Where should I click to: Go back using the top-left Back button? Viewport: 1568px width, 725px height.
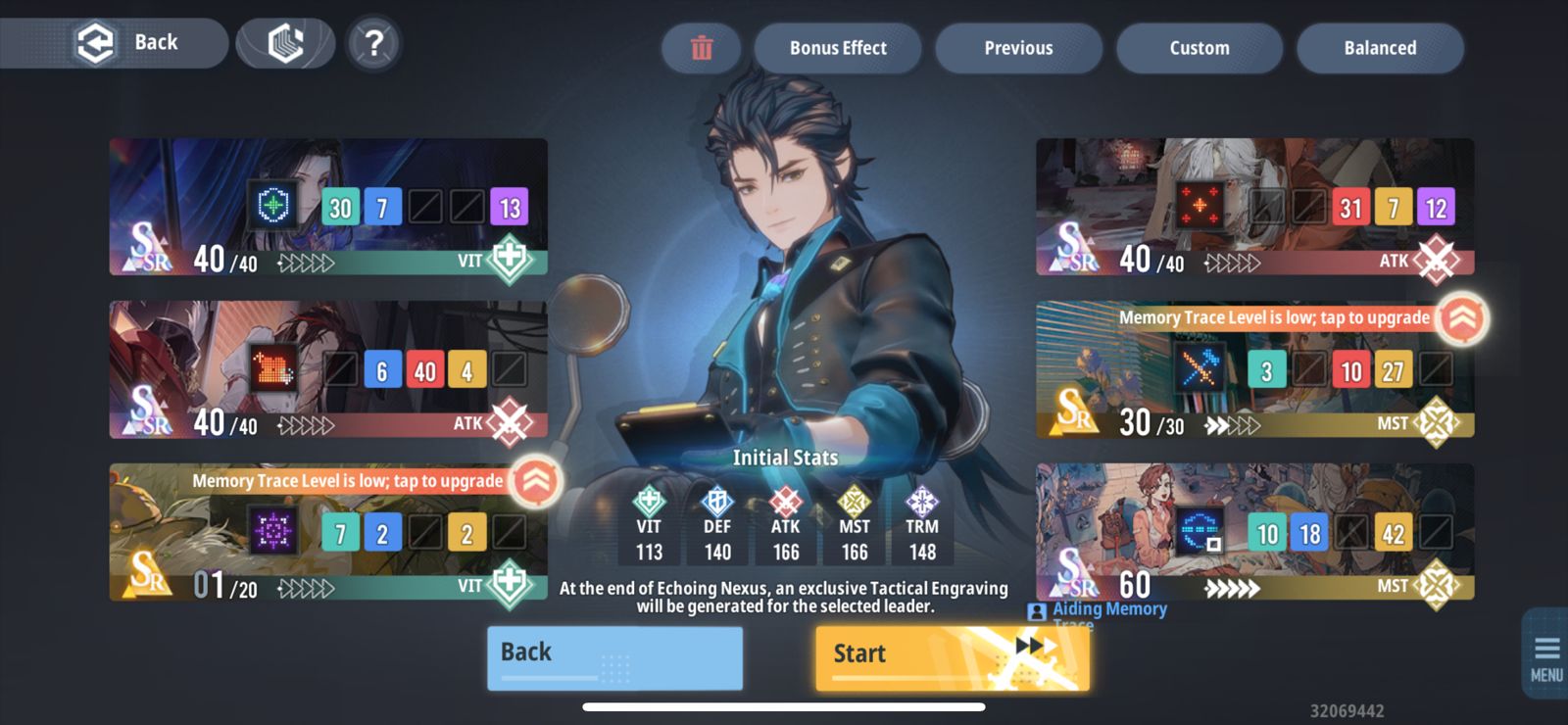[127, 43]
